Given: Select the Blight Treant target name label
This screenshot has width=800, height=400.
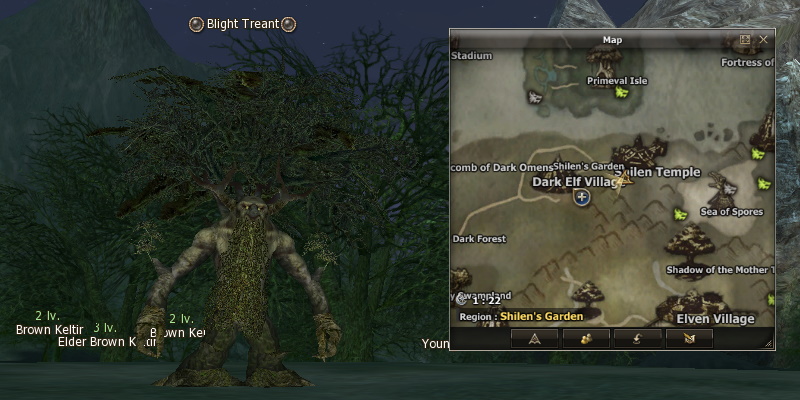Looking at the screenshot, I should click(243, 24).
